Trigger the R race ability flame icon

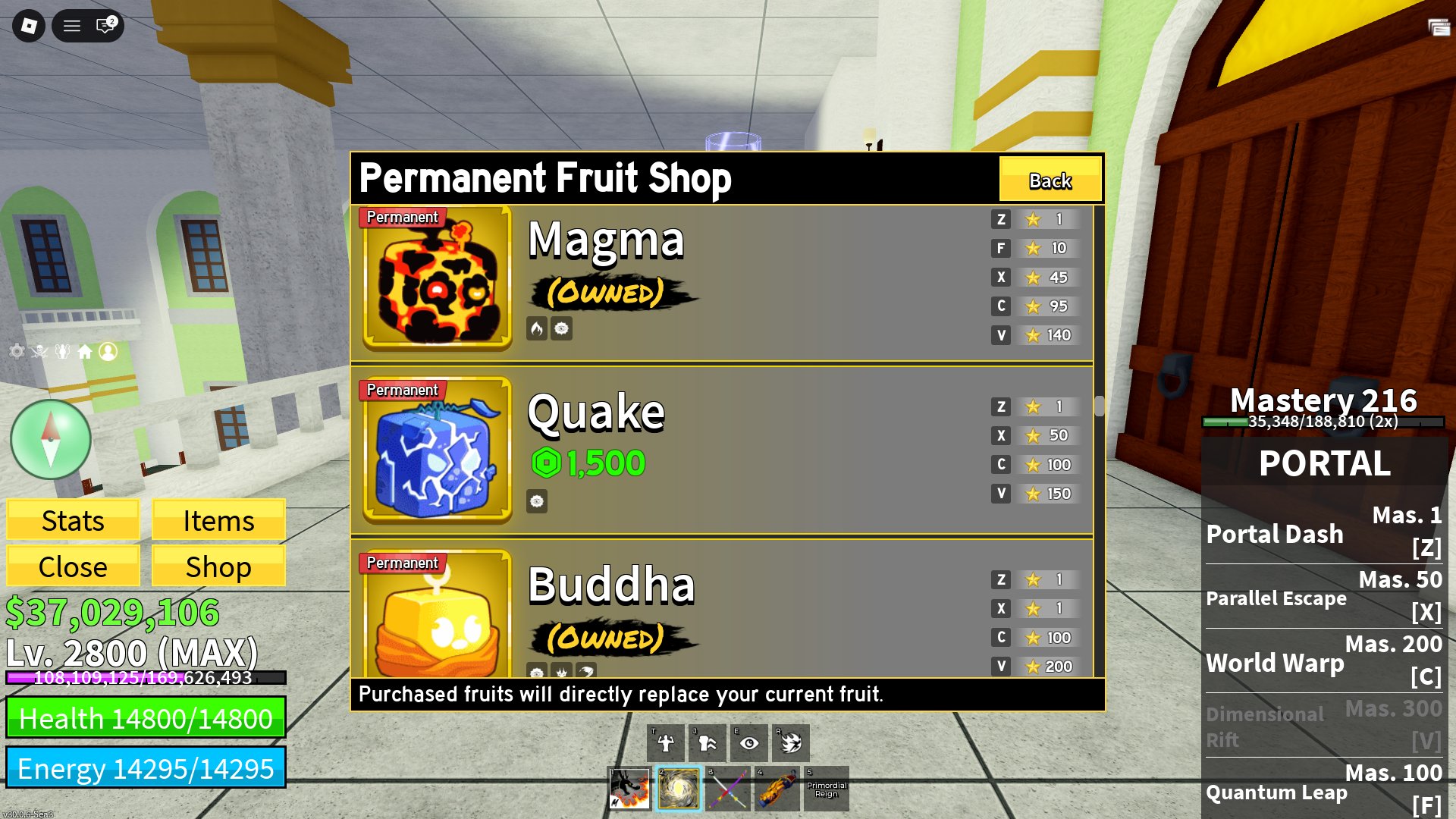790,742
